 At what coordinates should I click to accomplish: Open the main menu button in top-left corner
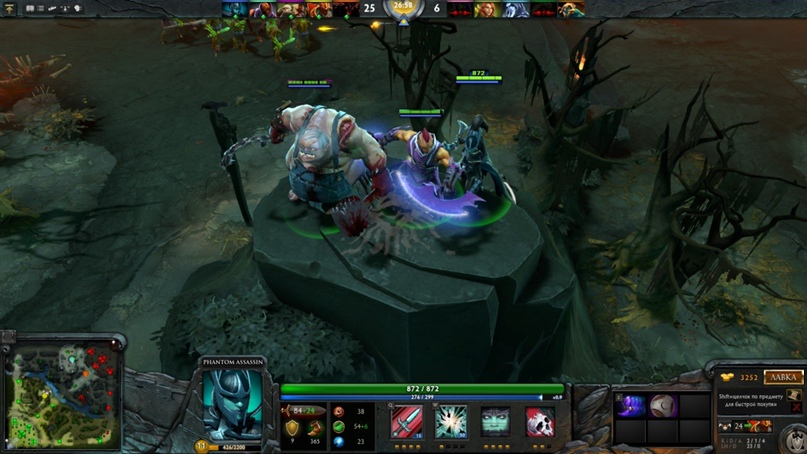click(10, 9)
